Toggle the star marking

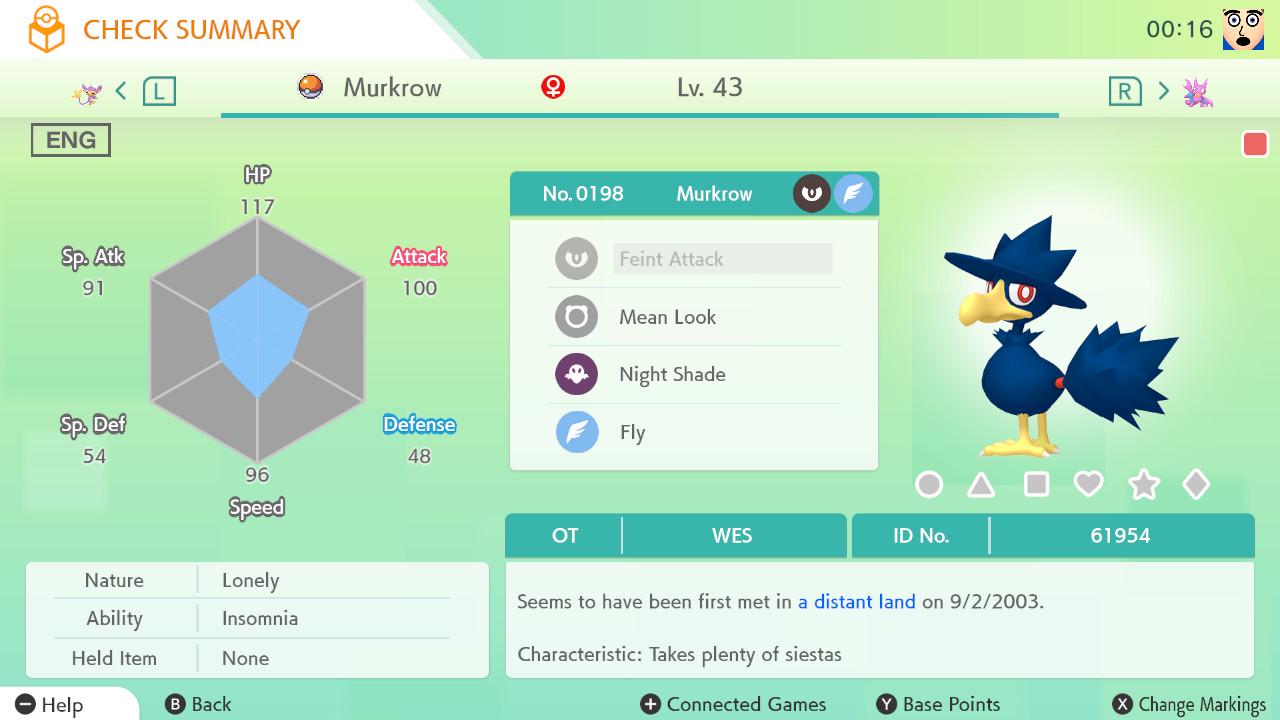(x=1143, y=485)
